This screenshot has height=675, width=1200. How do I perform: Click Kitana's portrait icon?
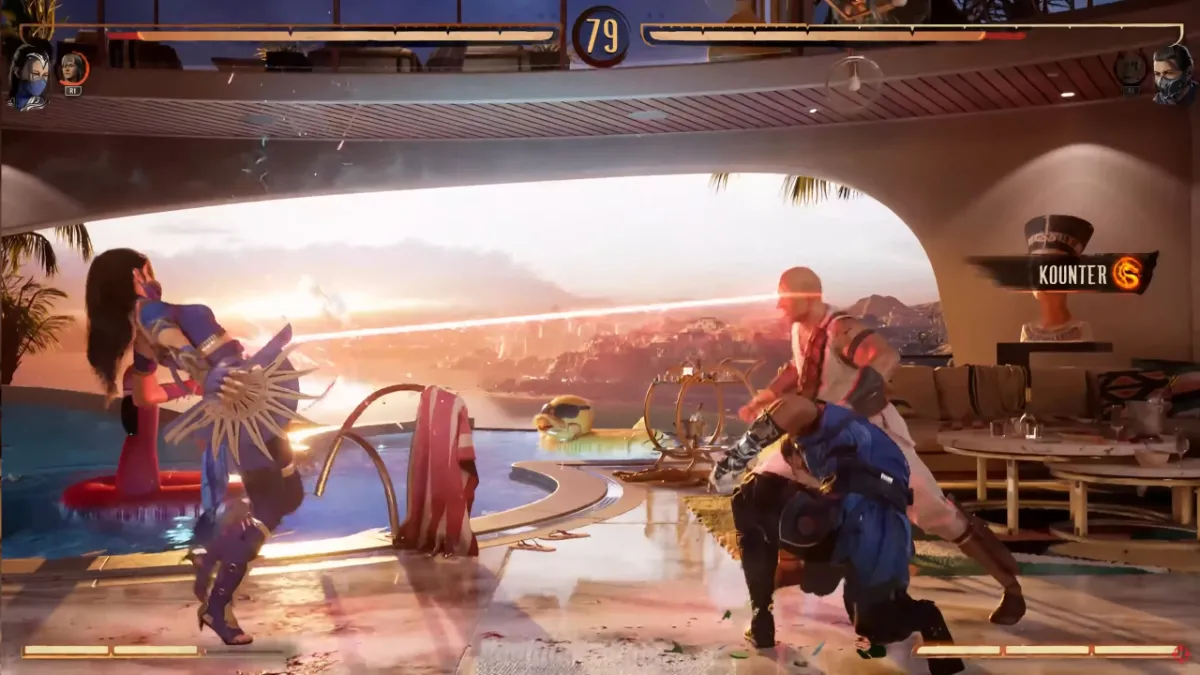point(29,75)
